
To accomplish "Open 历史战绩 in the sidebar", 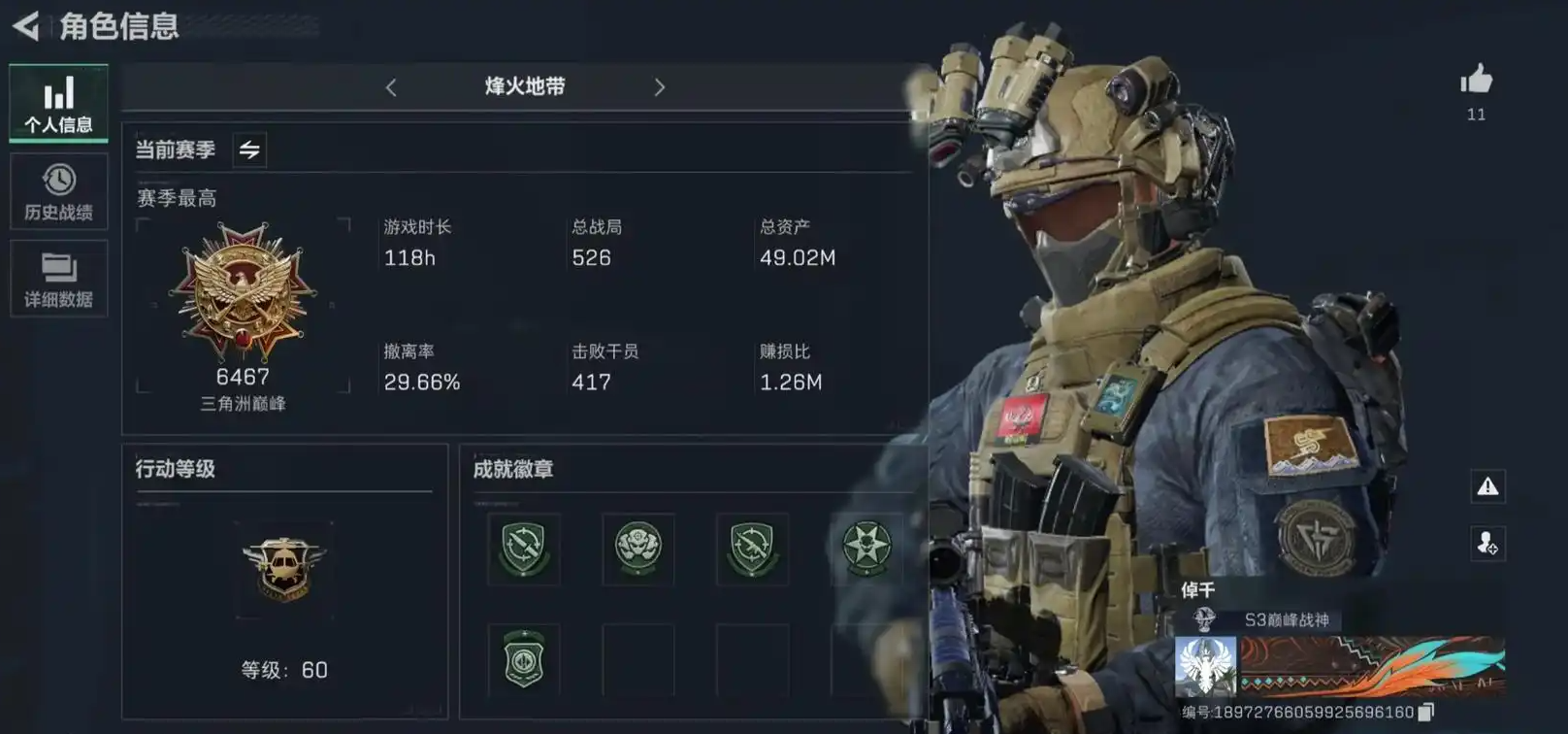I will [x=58, y=189].
